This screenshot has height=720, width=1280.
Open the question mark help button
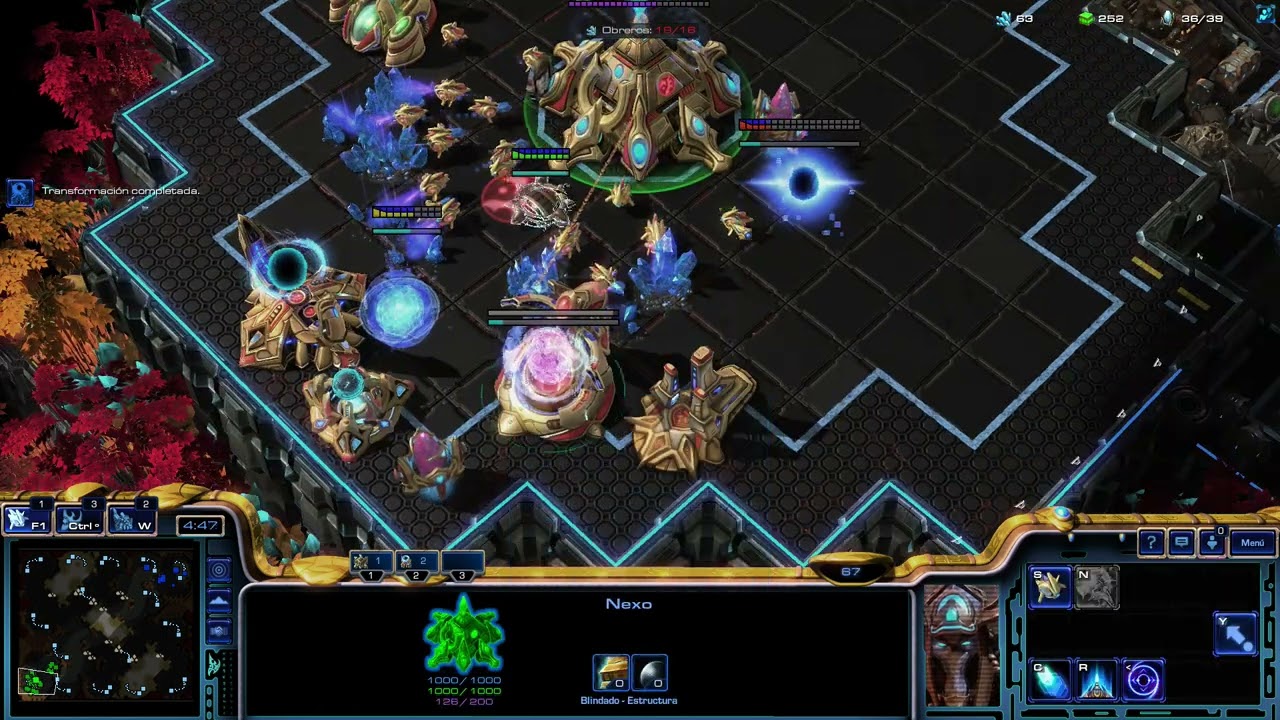pos(1151,542)
